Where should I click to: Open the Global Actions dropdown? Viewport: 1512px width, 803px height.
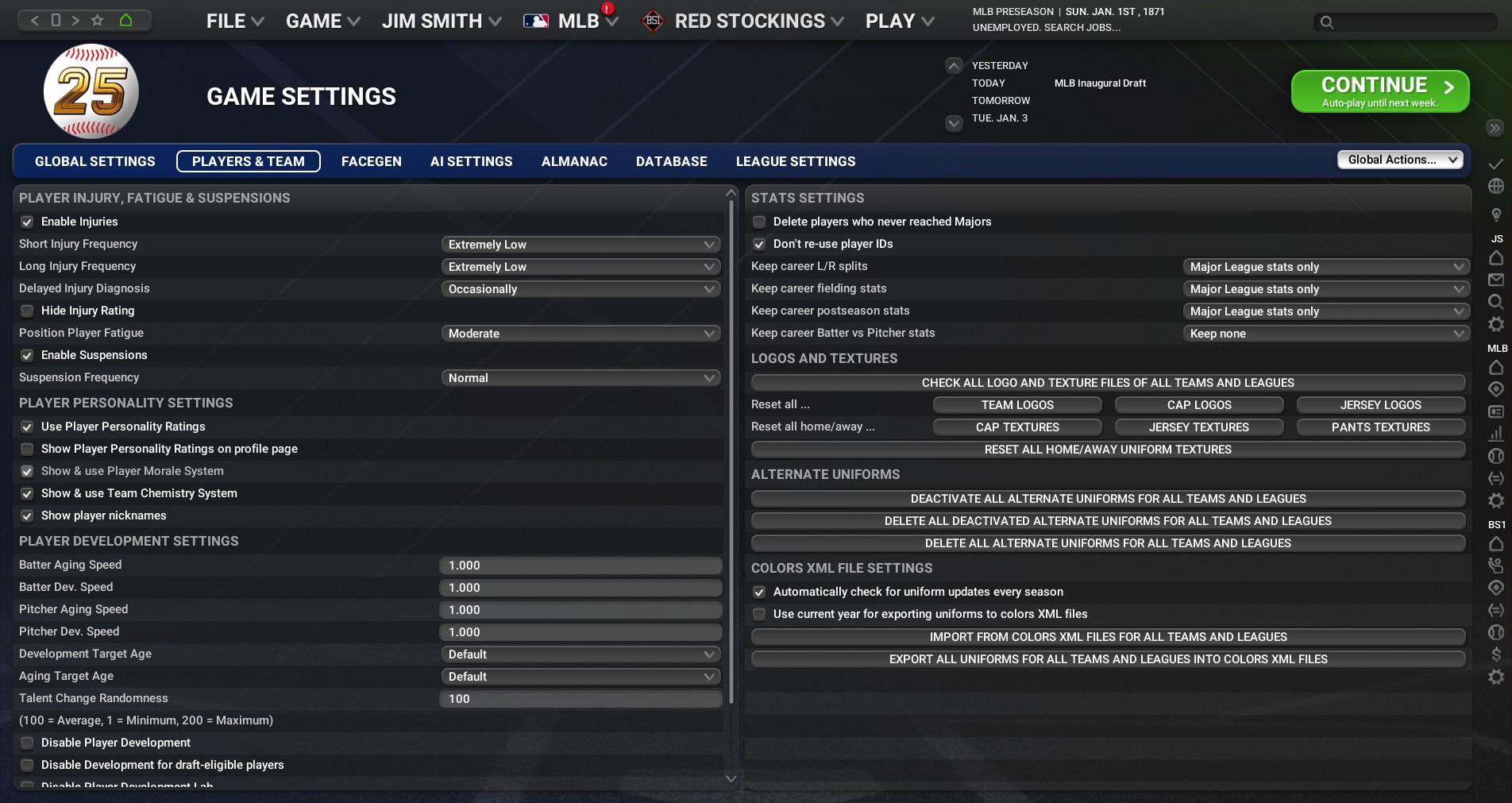click(x=1400, y=160)
